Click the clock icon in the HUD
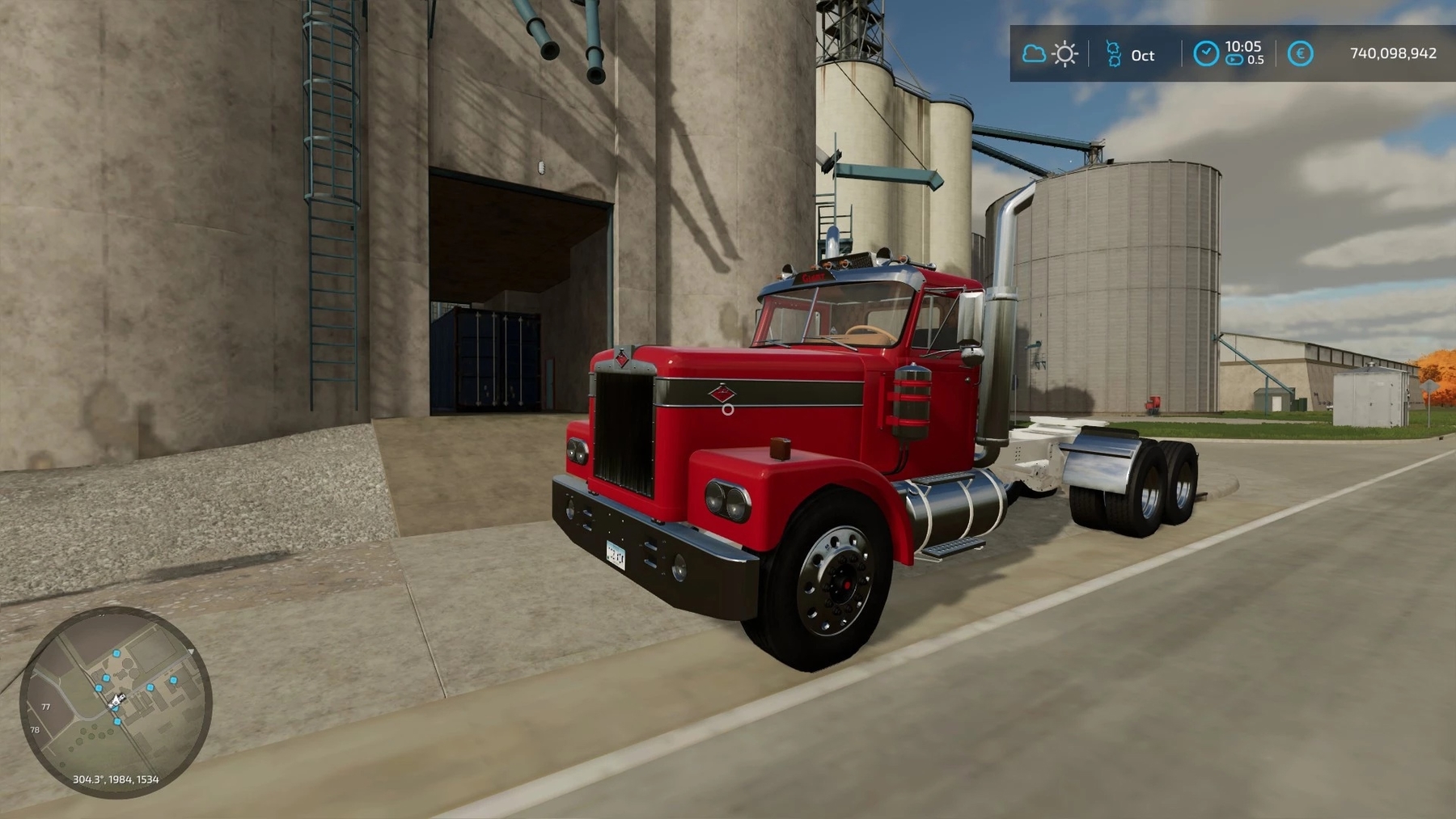 (1205, 53)
